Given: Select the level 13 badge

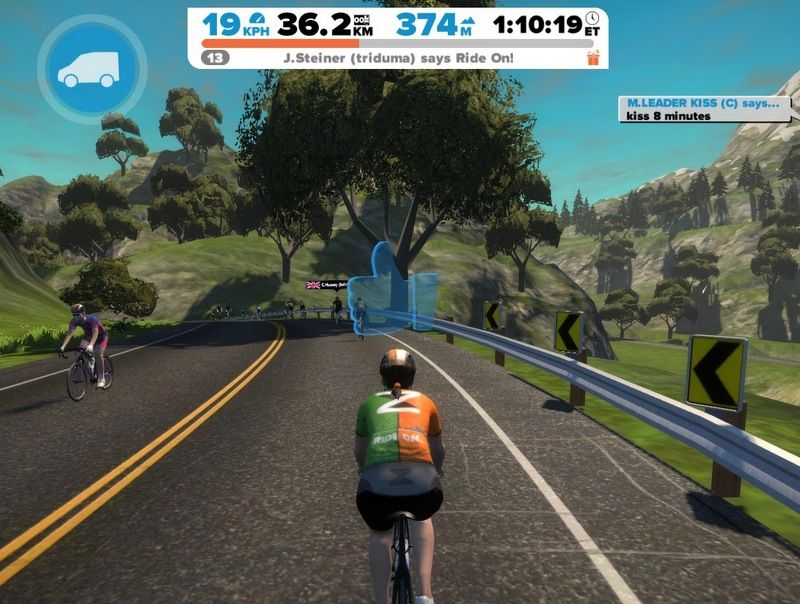Looking at the screenshot, I should point(215,59).
